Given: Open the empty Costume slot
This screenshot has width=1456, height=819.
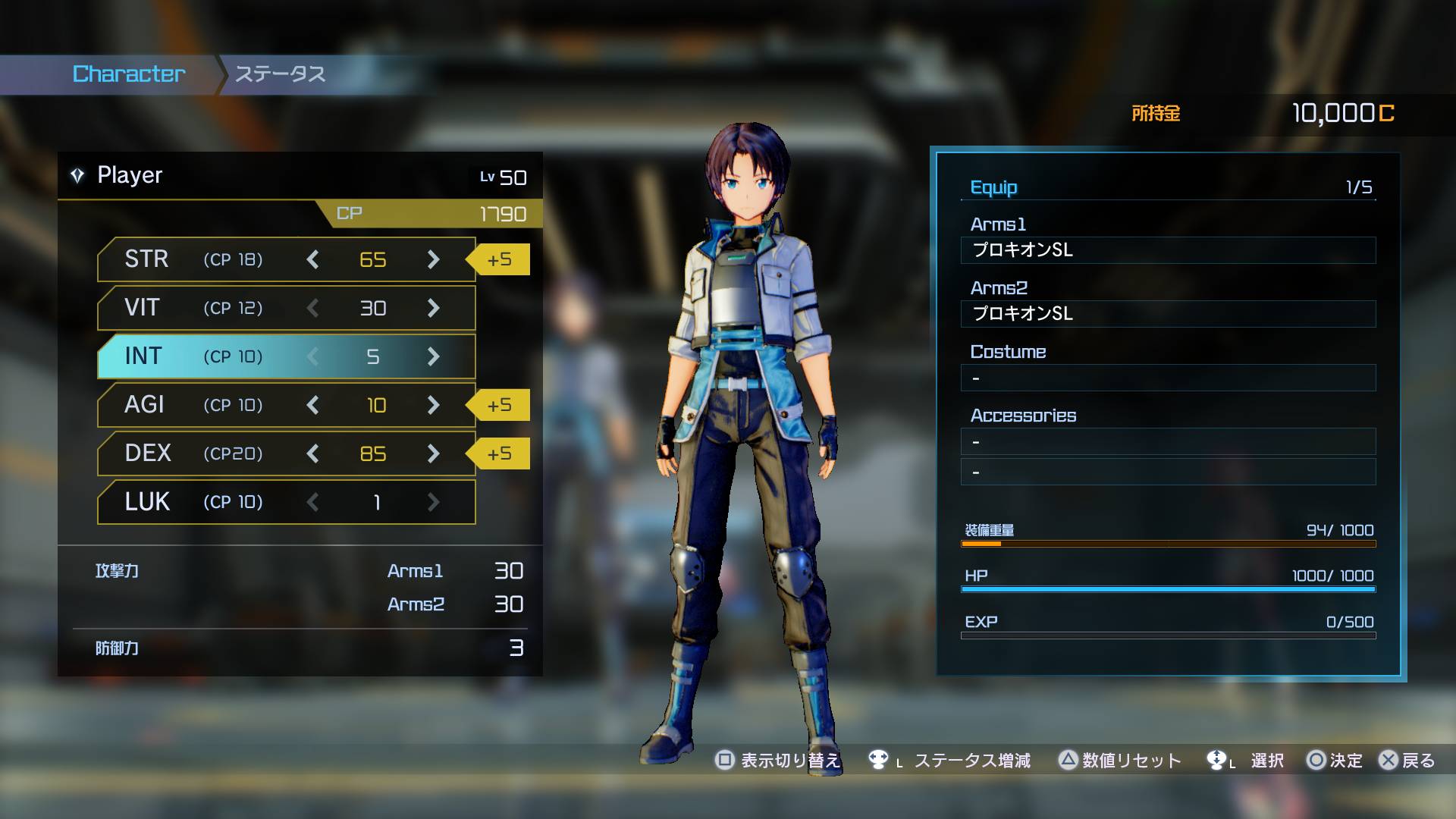Looking at the screenshot, I should 1168,378.
